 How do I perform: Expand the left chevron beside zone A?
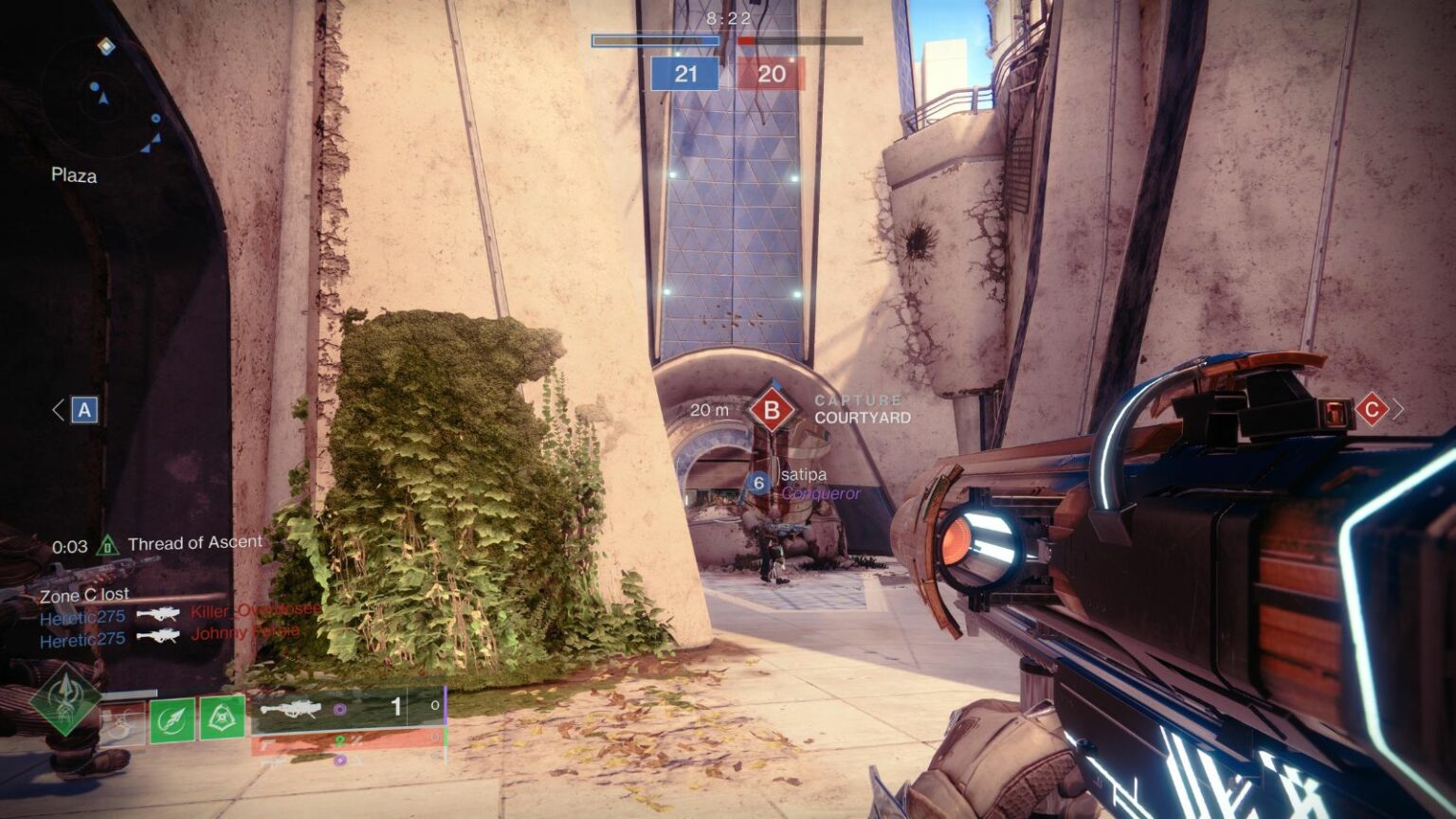click(x=57, y=409)
